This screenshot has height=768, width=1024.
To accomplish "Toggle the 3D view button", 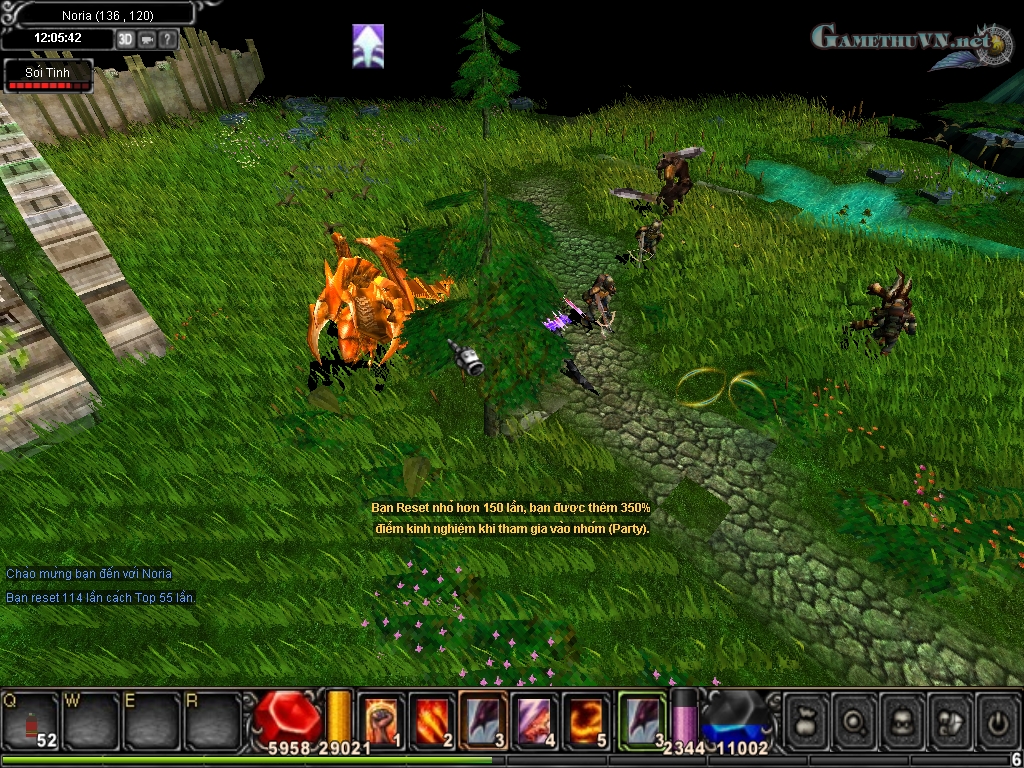I will (126, 39).
